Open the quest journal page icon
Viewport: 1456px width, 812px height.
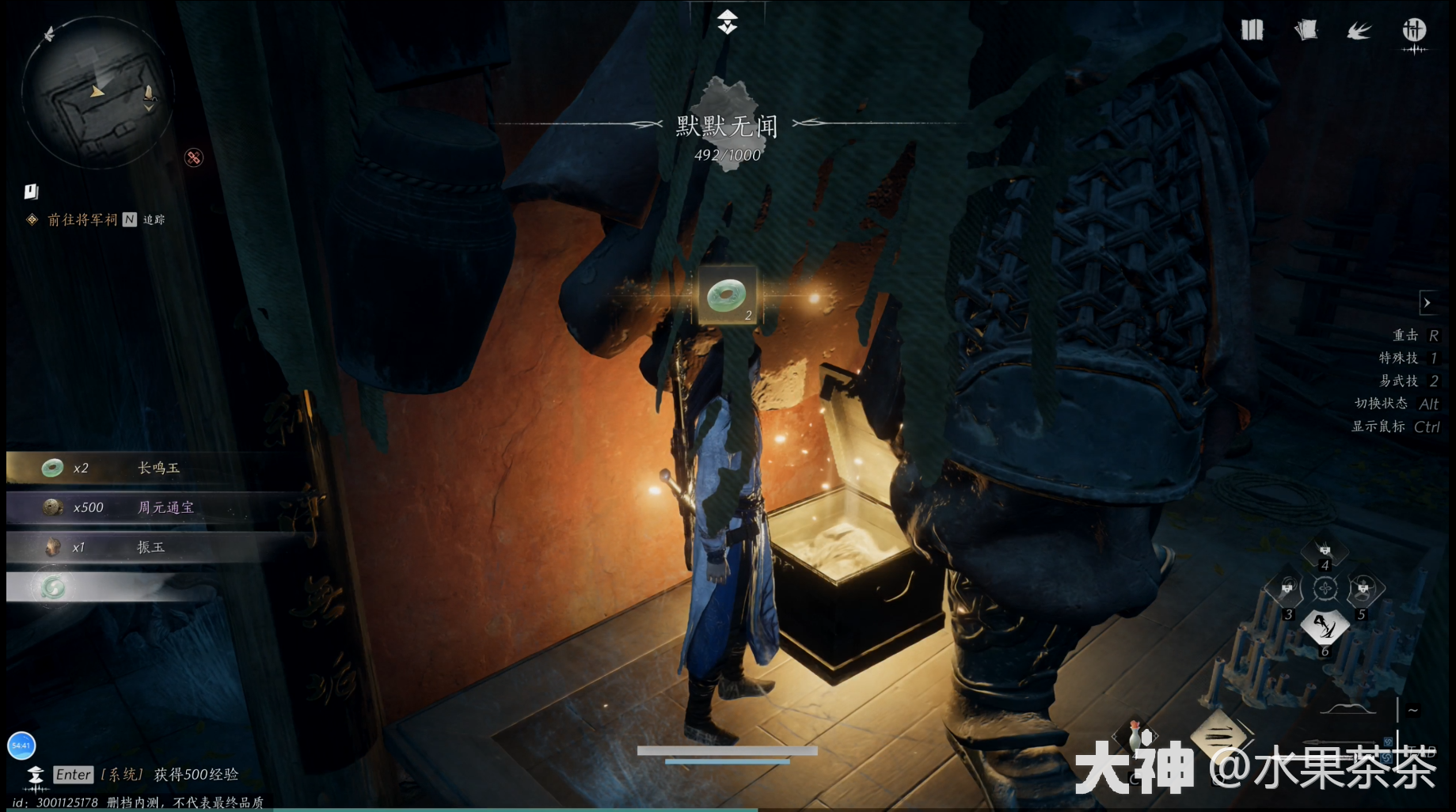[31, 192]
